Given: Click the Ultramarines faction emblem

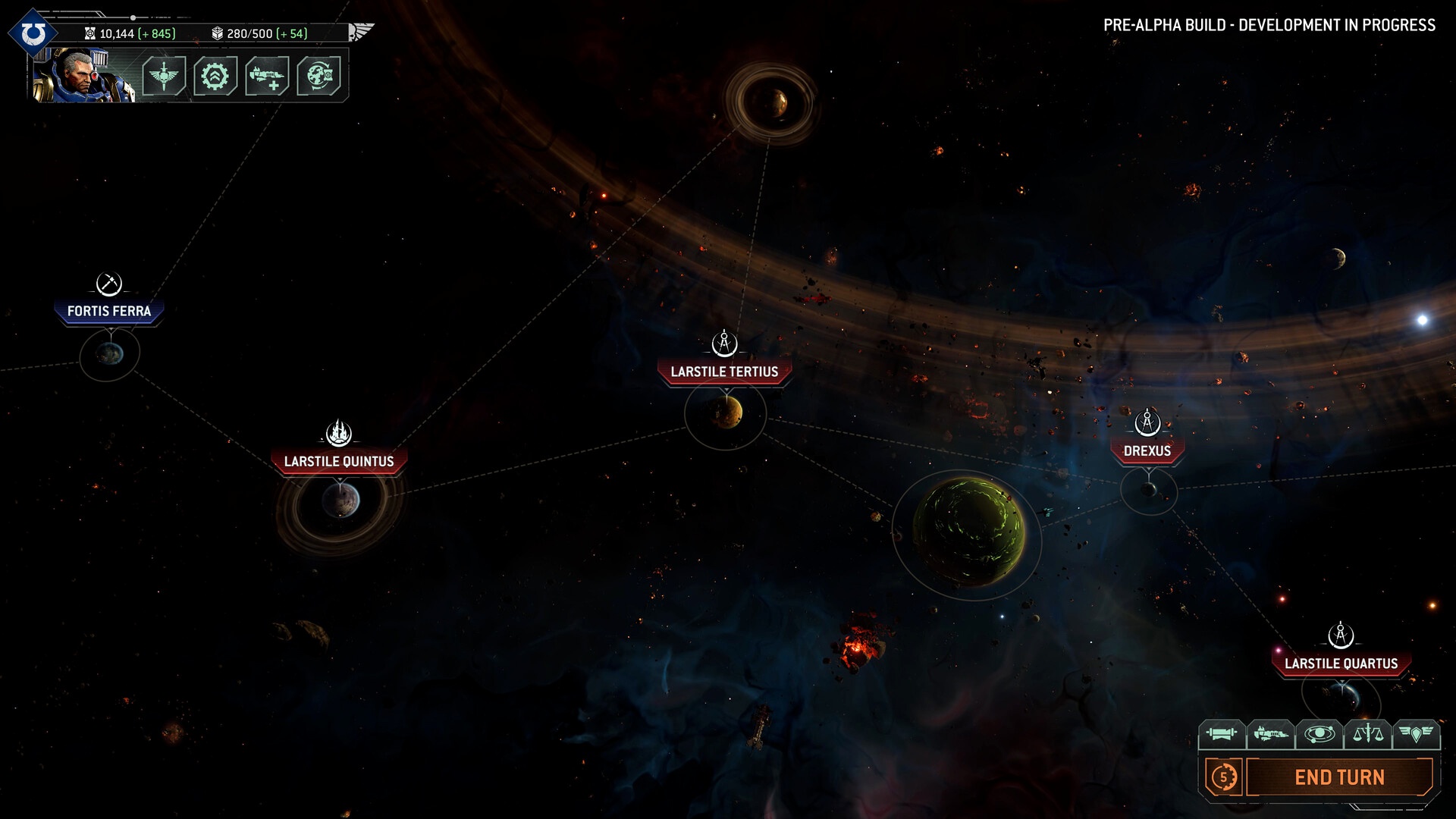Looking at the screenshot, I should point(33,34).
